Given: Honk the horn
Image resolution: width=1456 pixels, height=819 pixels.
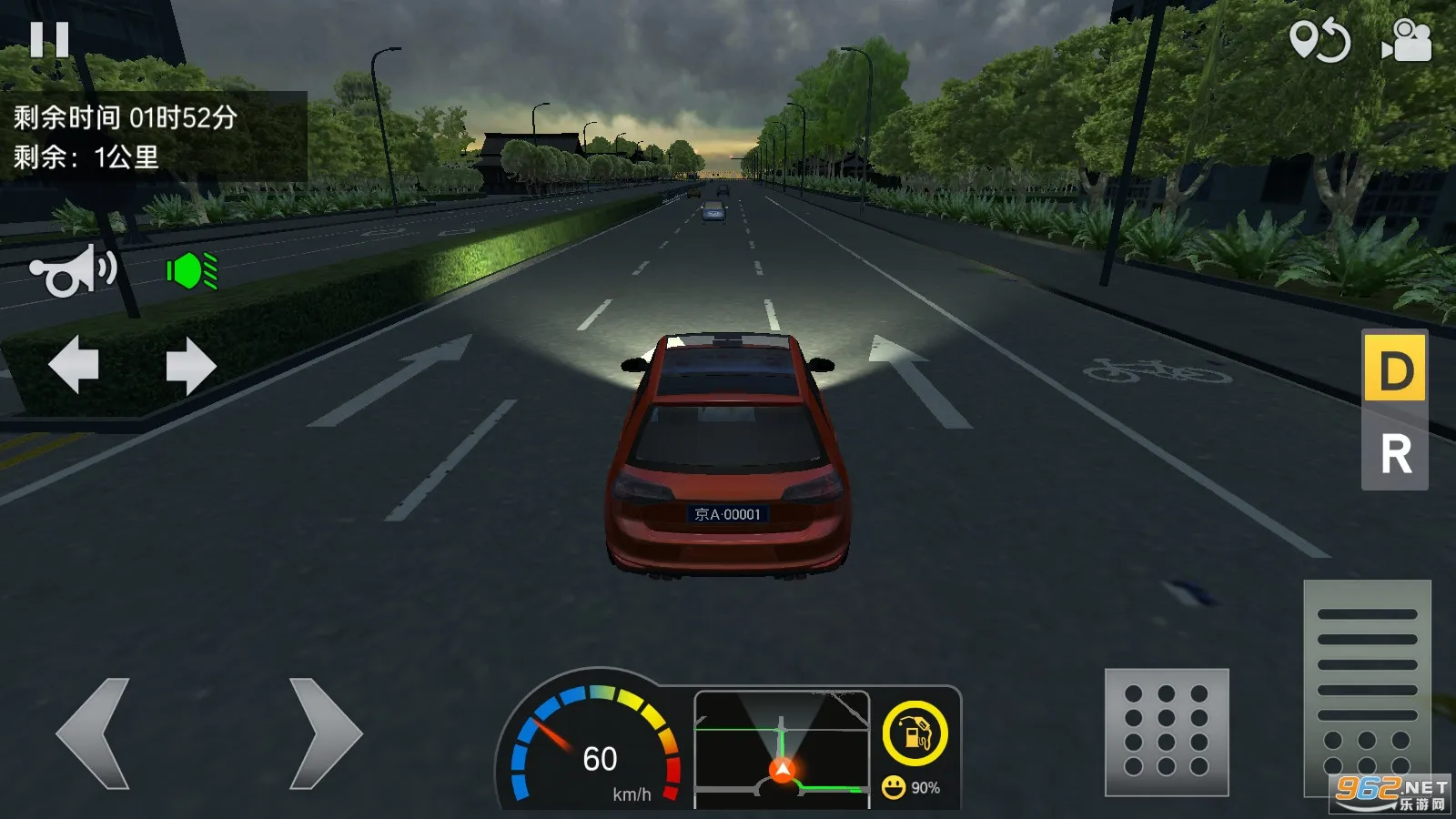Looking at the screenshot, I should [x=73, y=271].
